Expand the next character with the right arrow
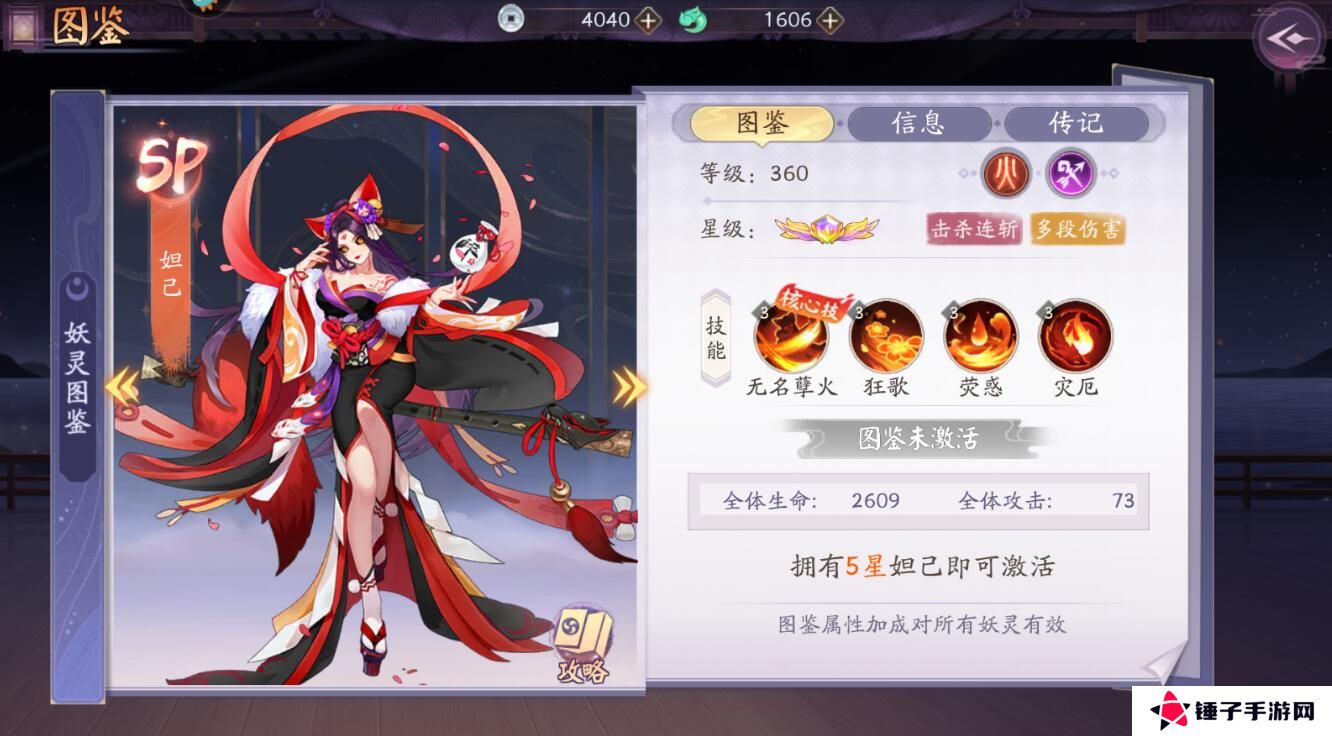The image size is (1332, 736). [626, 386]
